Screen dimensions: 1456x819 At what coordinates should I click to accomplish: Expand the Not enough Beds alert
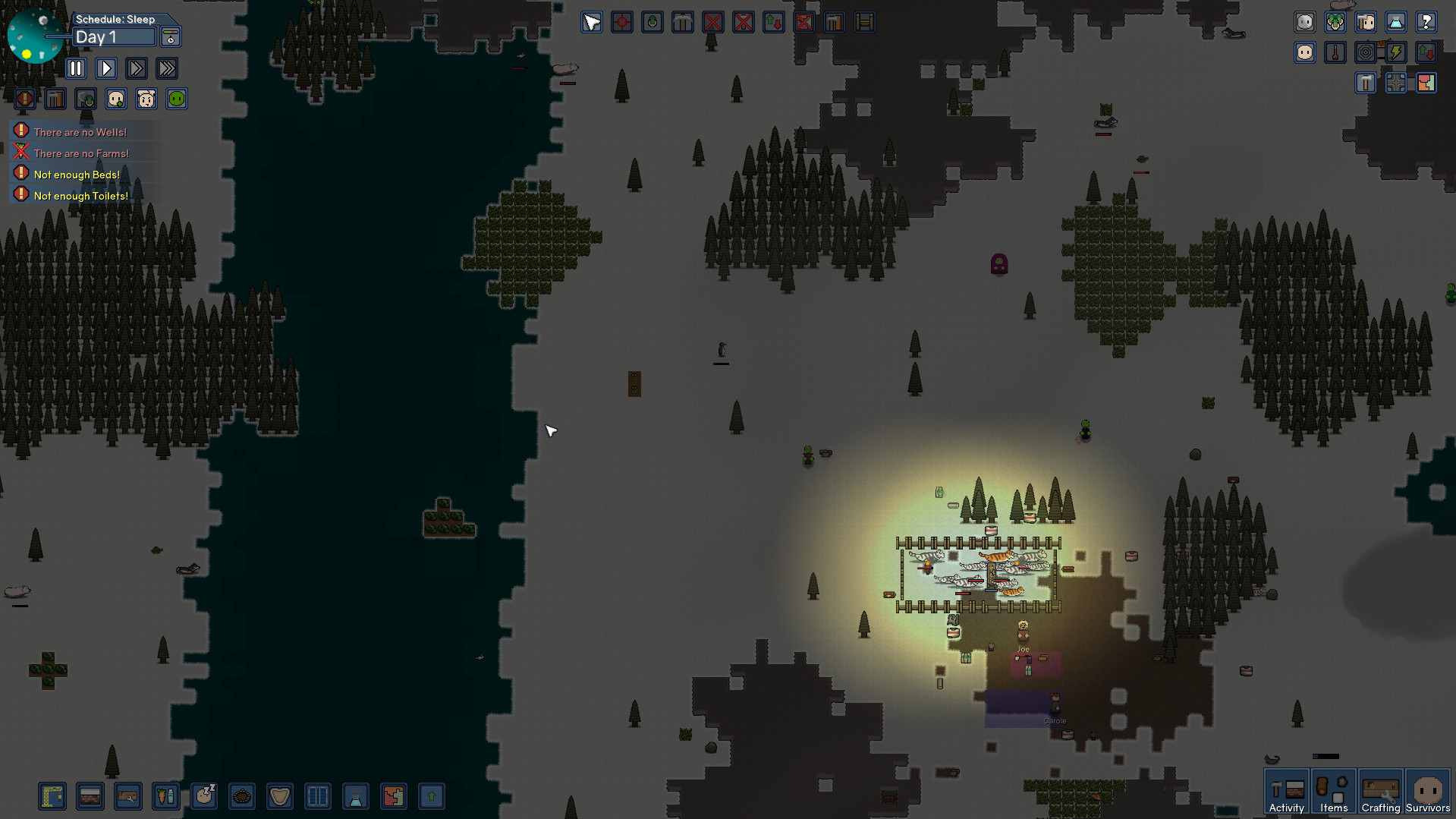pyautogui.click(x=76, y=174)
